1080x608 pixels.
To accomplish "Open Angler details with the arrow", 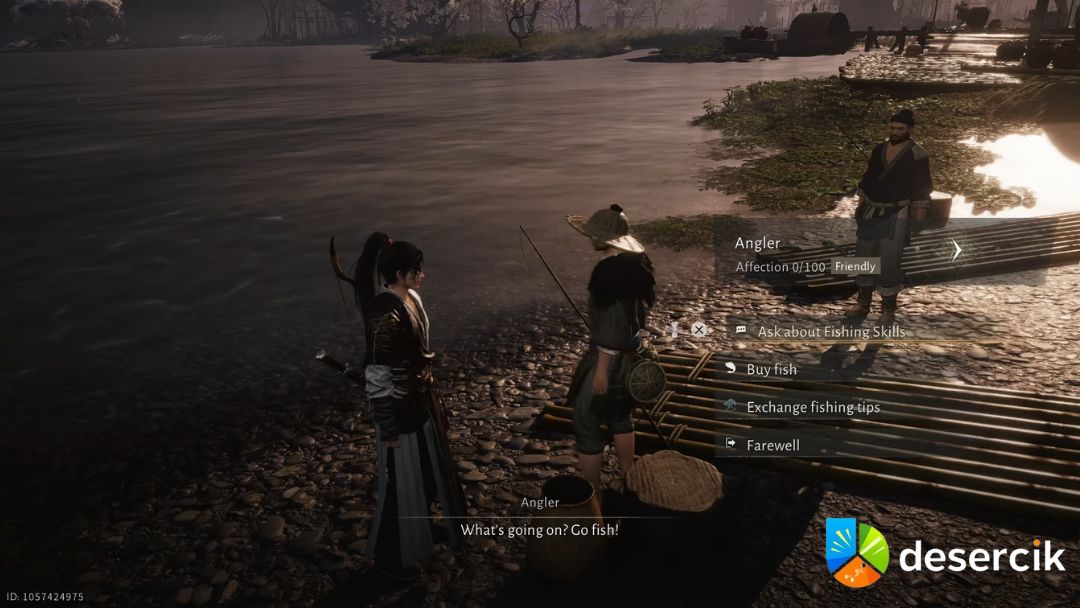I will [956, 250].
